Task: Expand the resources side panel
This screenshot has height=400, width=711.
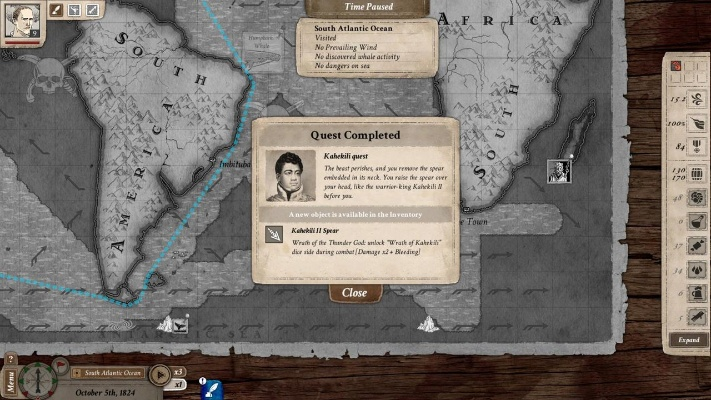Action: (689, 339)
